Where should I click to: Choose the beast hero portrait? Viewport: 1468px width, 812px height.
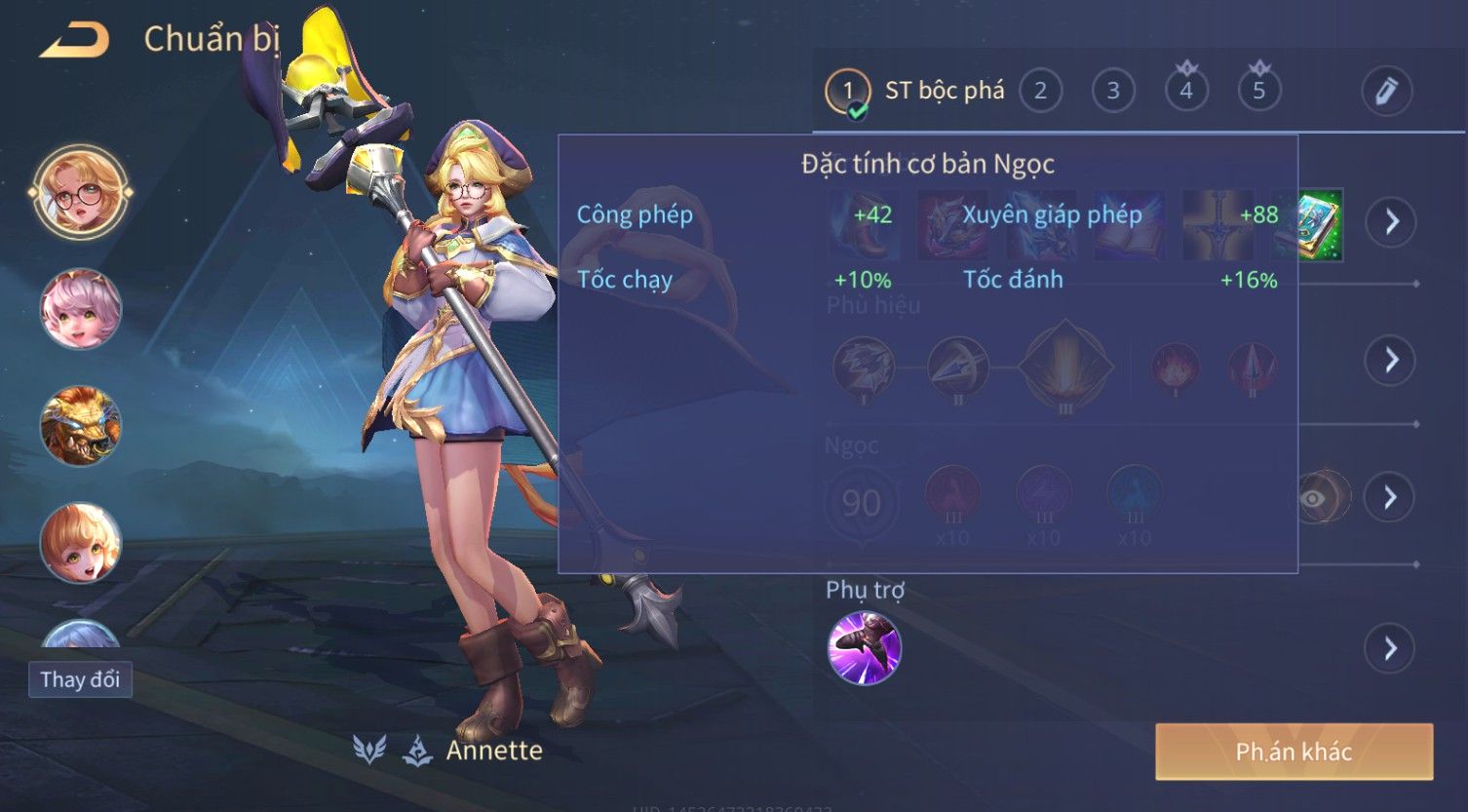(80, 426)
